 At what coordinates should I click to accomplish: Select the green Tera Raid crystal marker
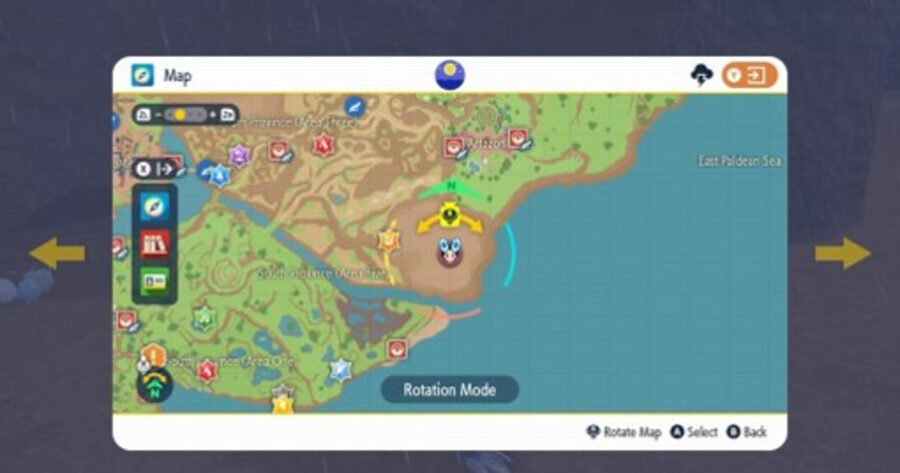click(204, 318)
